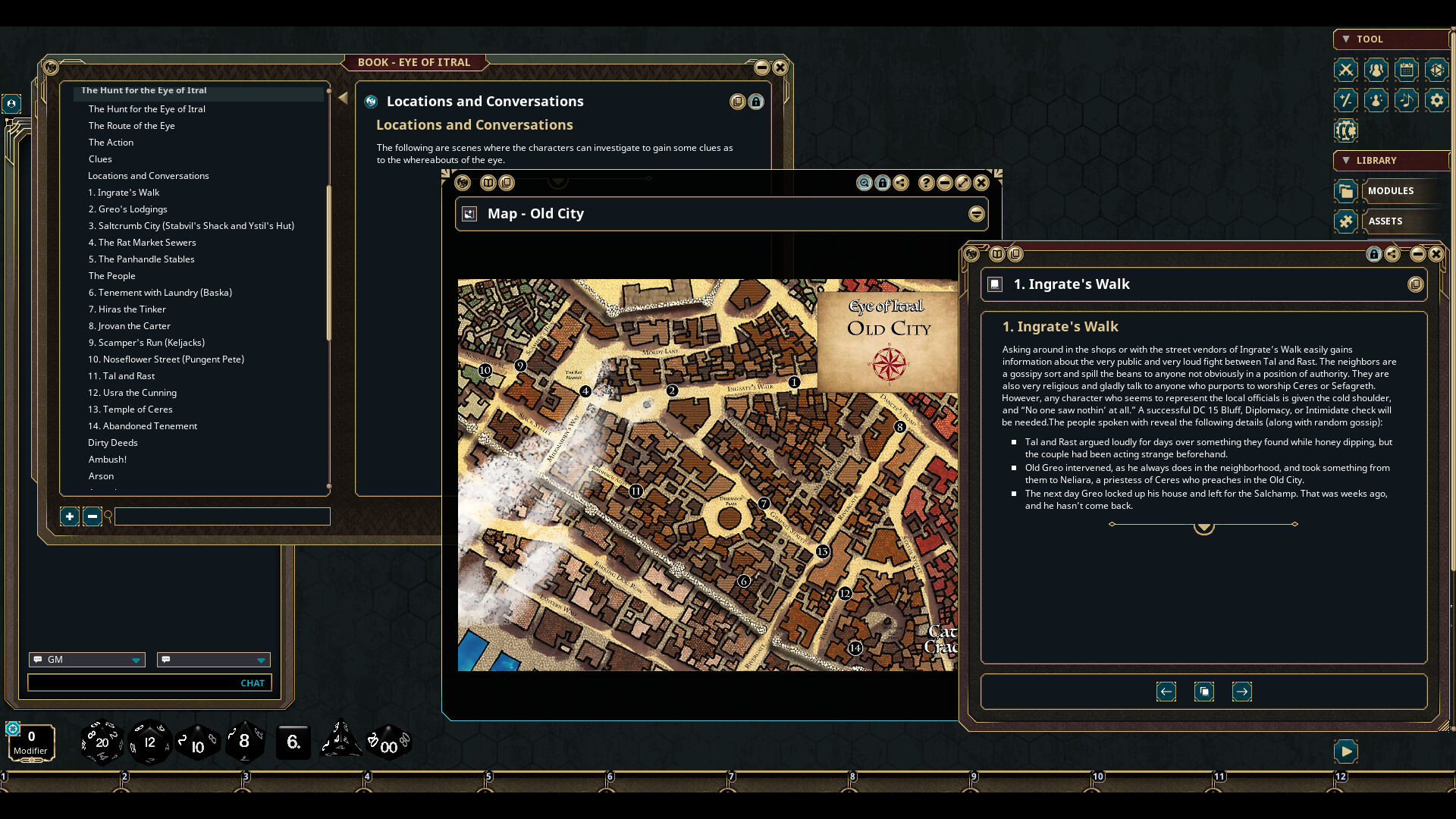Close the Ingrate's Walk story window

pos(1436,255)
